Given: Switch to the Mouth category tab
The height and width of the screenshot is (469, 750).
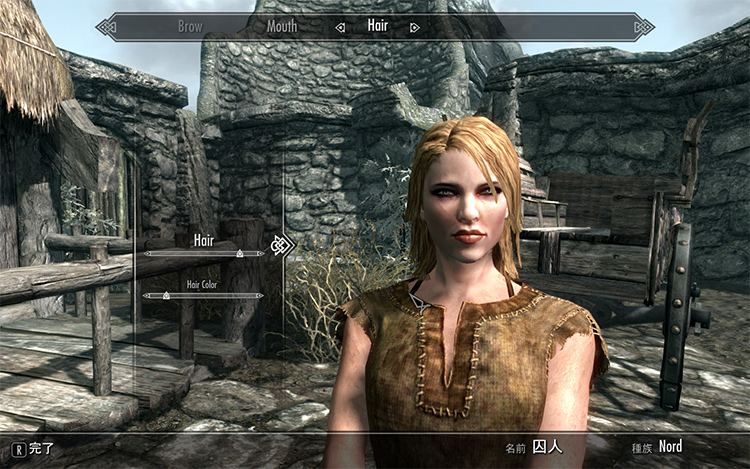Looking at the screenshot, I should tap(282, 27).
